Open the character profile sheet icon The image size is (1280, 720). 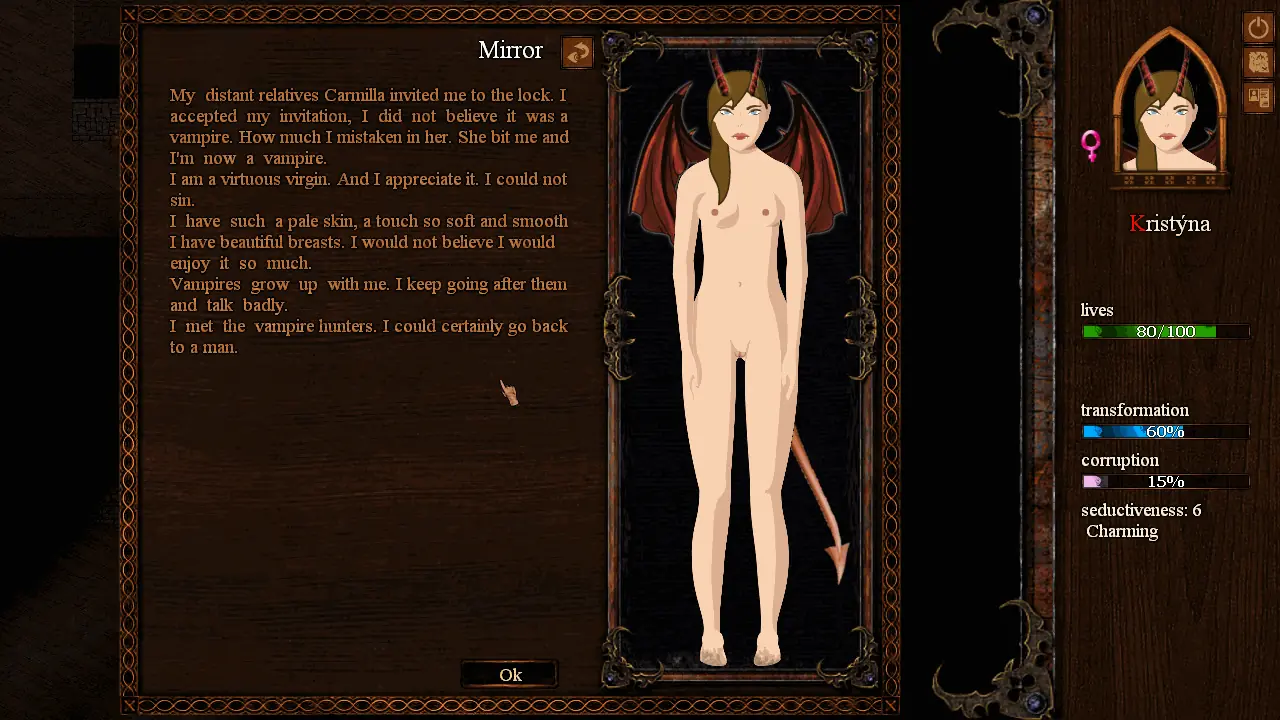point(1257,98)
